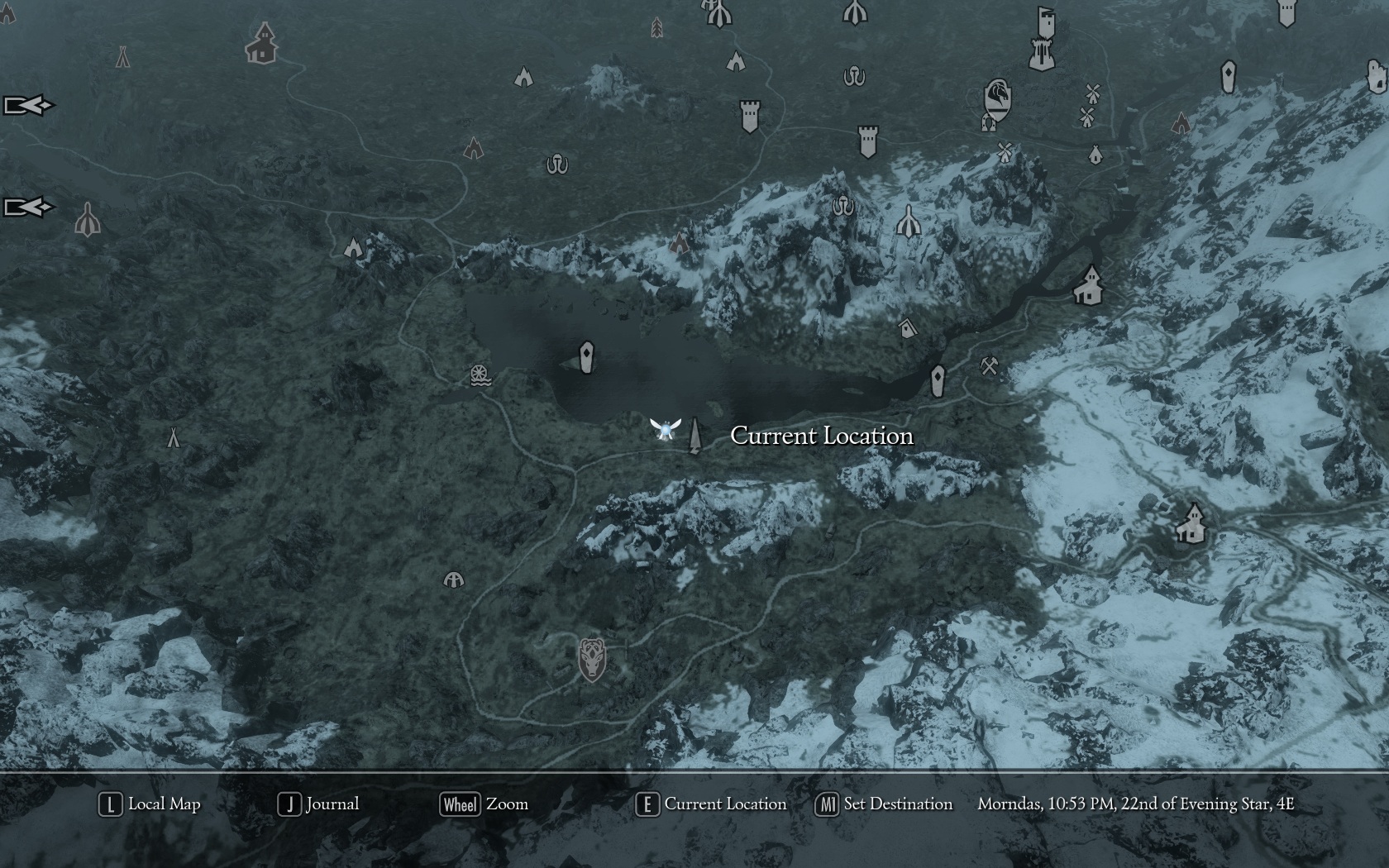Click the sawmill marker west of the lake

click(x=480, y=375)
